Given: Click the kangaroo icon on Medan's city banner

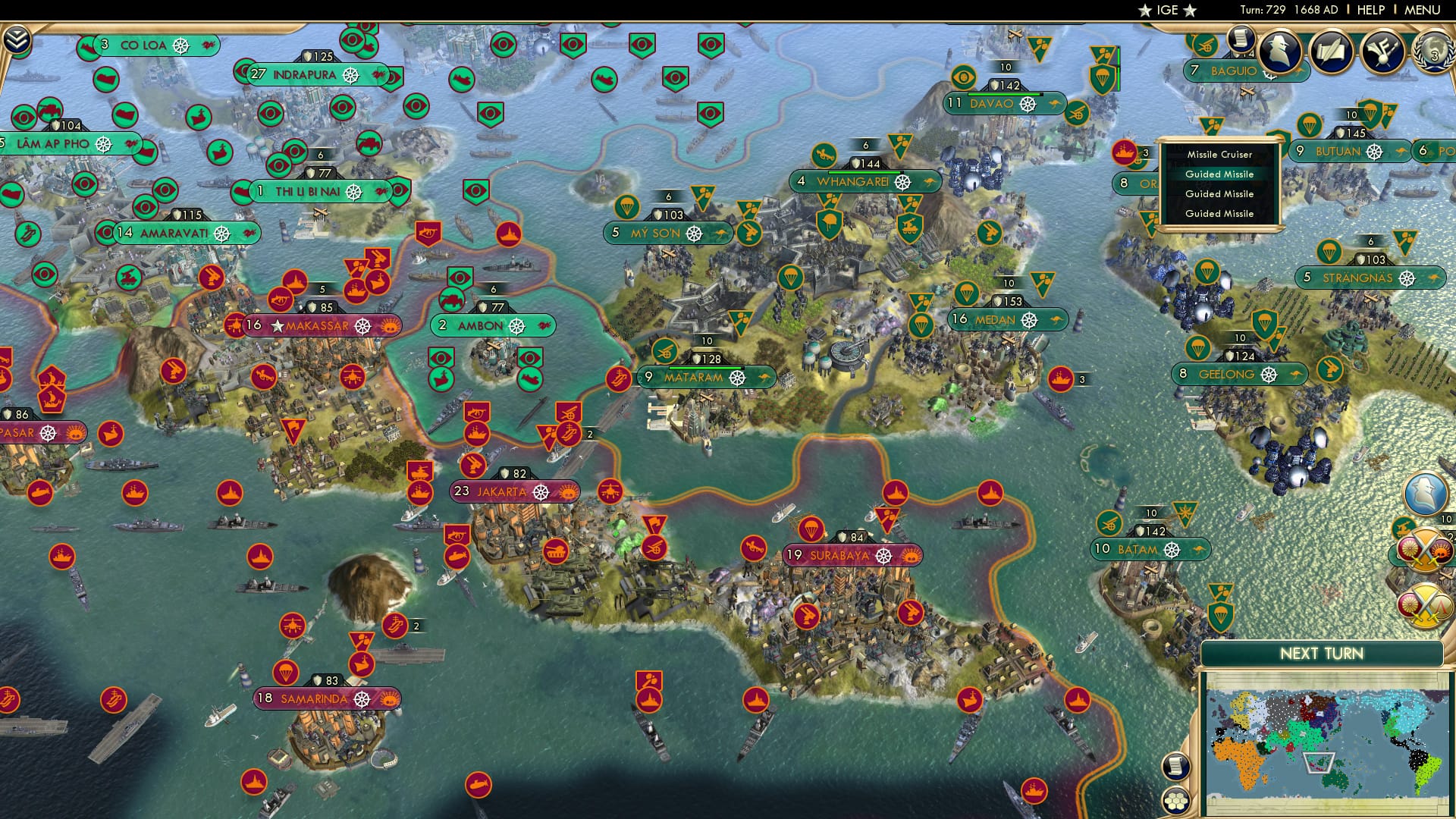Looking at the screenshot, I should click(x=1056, y=319).
